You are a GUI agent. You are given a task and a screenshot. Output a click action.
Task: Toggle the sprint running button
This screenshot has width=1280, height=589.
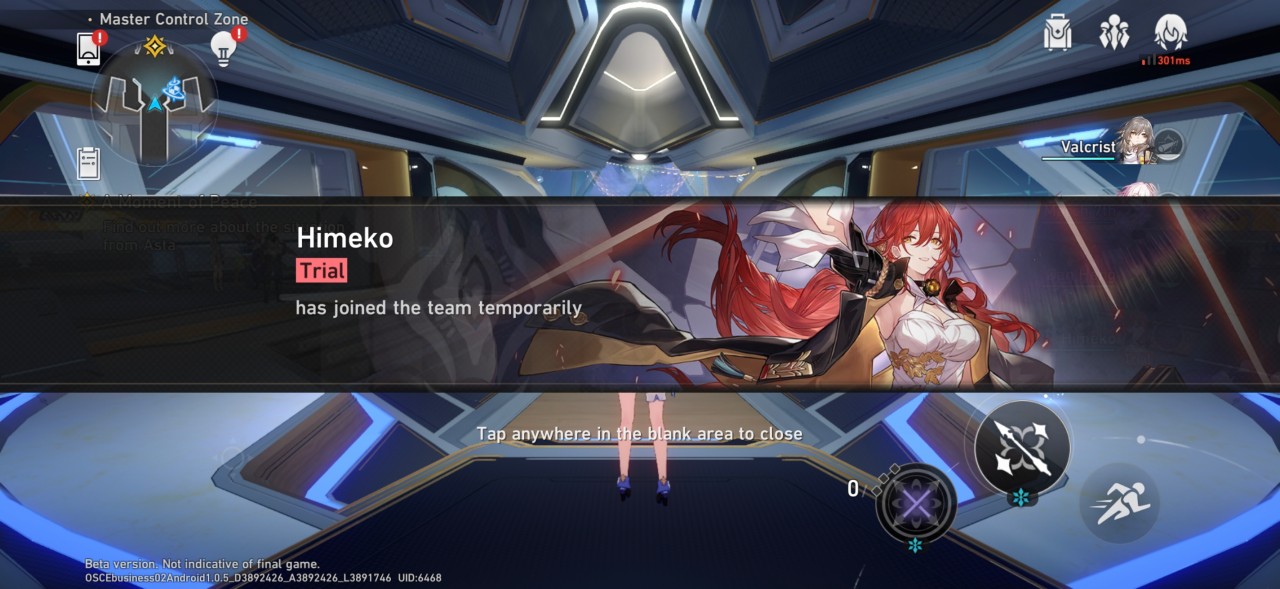pos(1119,504)
